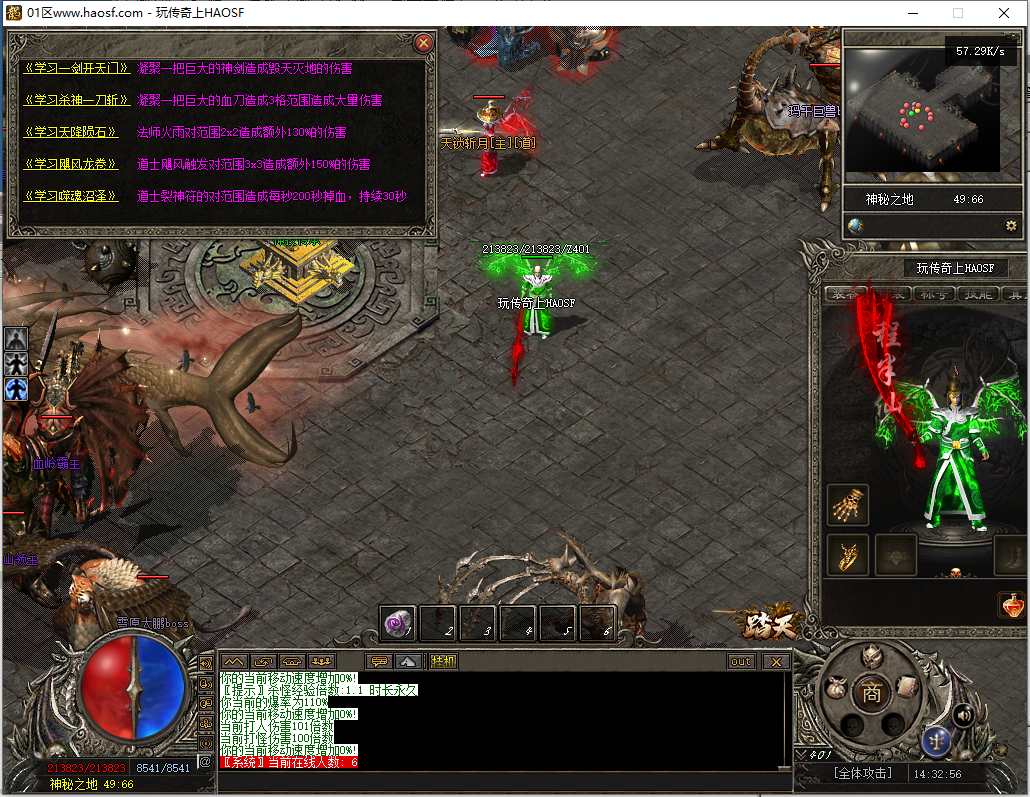Toggle the sound speaker icon
Screen dimensions: 1030x797
(x=963, y=714)
